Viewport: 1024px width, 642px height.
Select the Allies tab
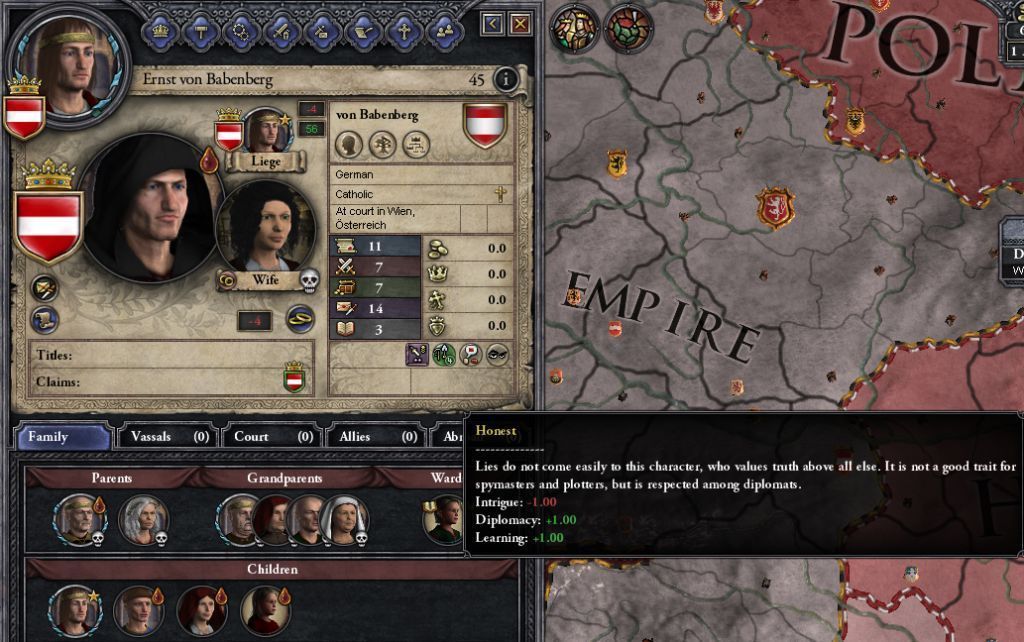click(372, 437)
